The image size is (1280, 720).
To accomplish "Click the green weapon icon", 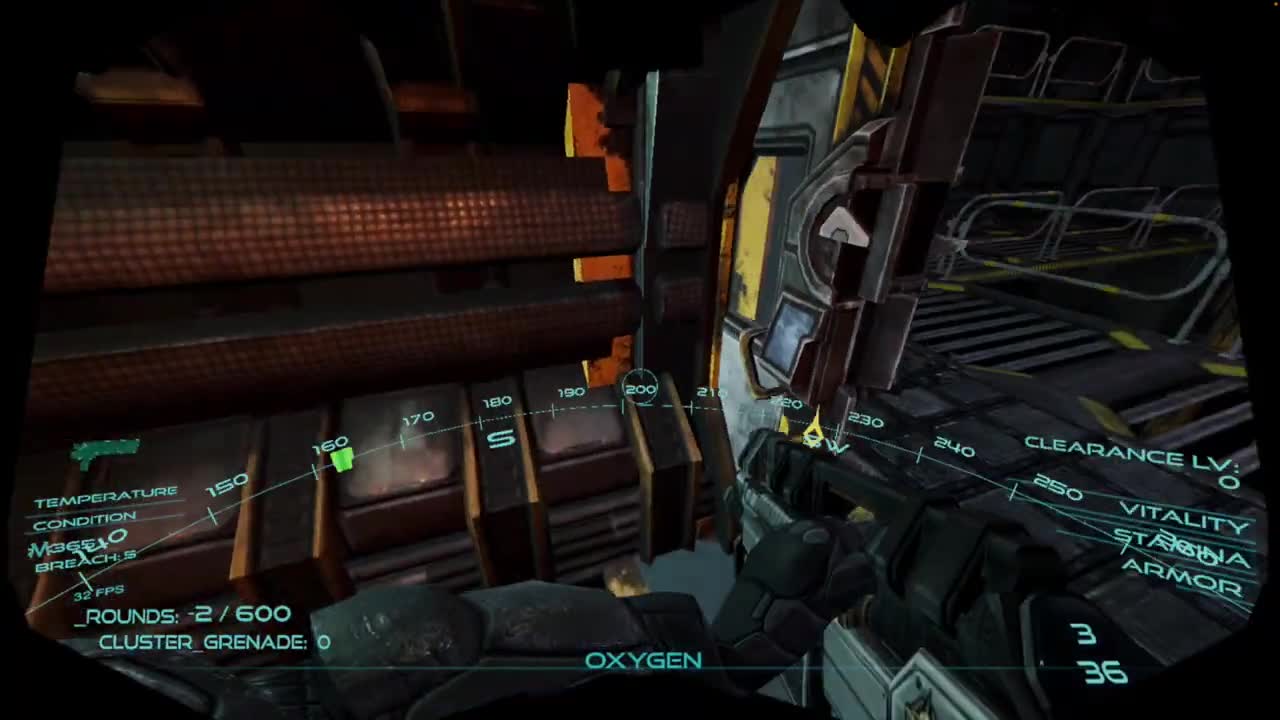I will tap(105, 452).
